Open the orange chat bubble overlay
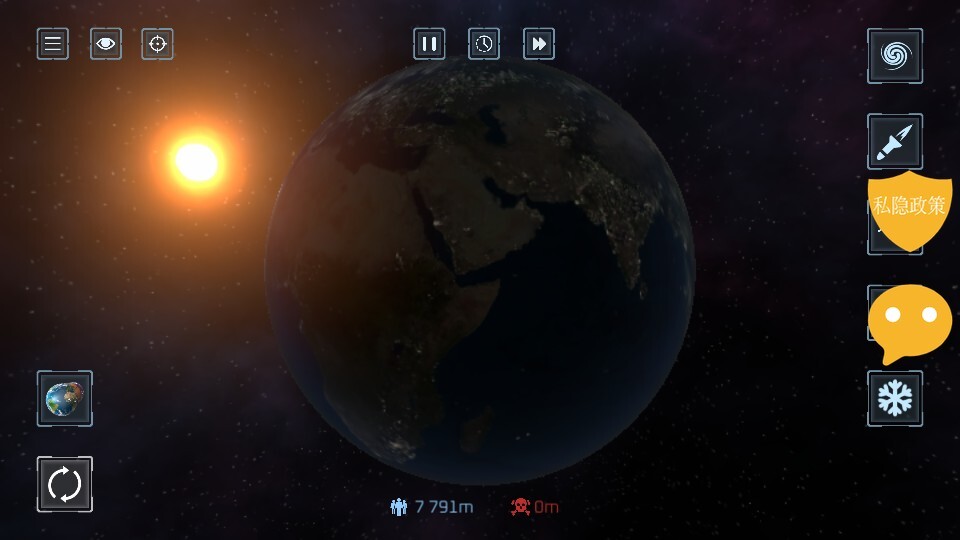The image size is (960, 540). coord(909,320)
